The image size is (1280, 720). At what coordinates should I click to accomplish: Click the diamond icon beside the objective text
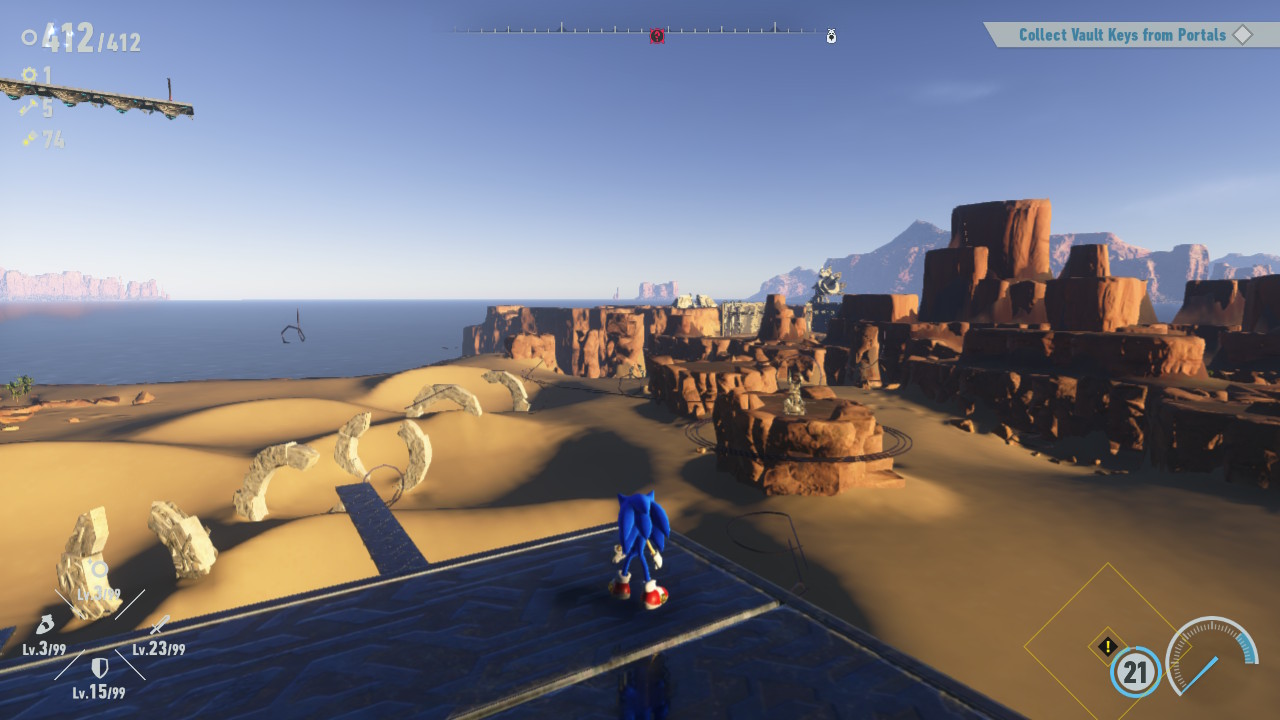point(1243,34)
